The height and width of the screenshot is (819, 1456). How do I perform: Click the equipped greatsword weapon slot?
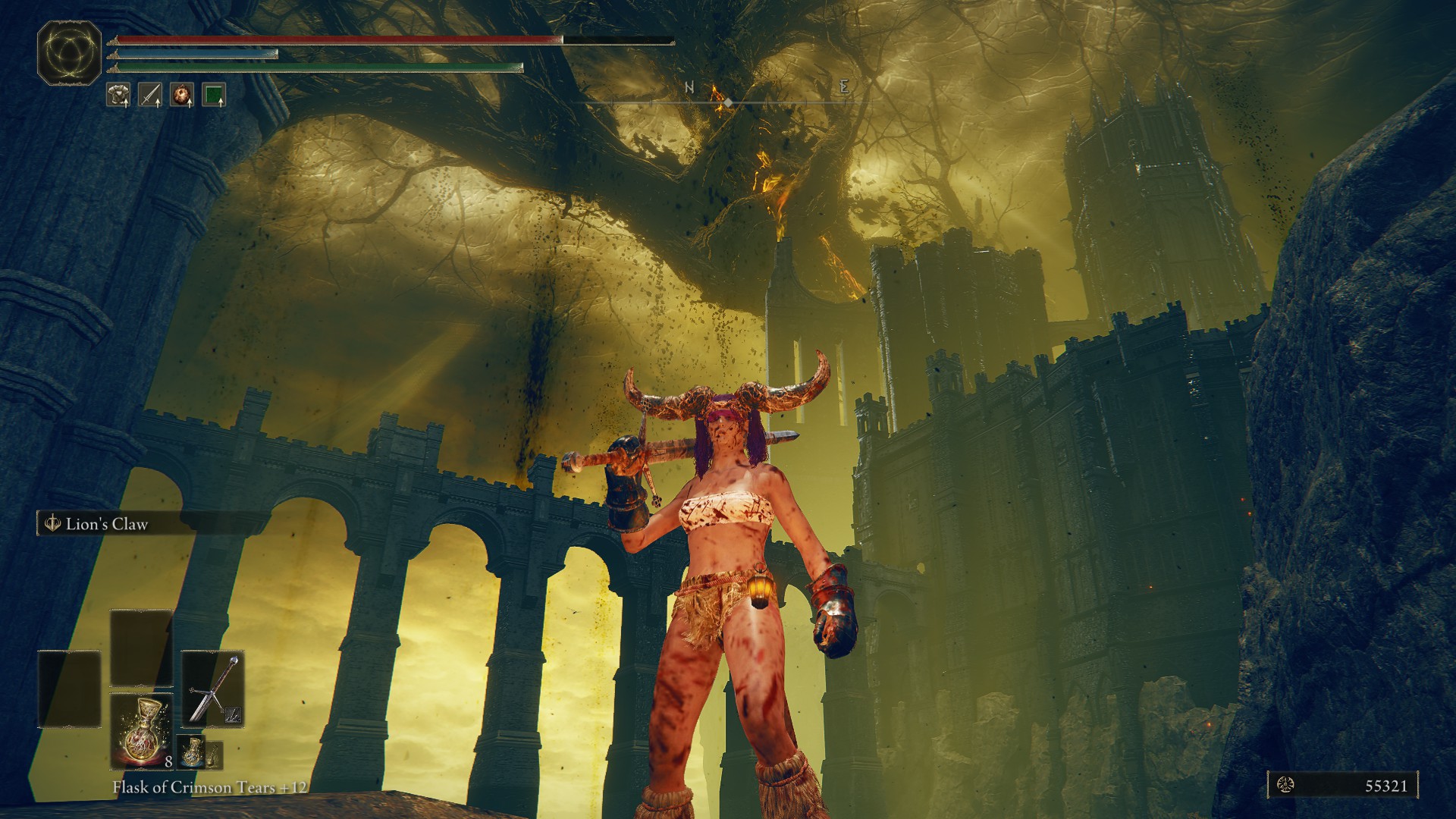point(212,689)
